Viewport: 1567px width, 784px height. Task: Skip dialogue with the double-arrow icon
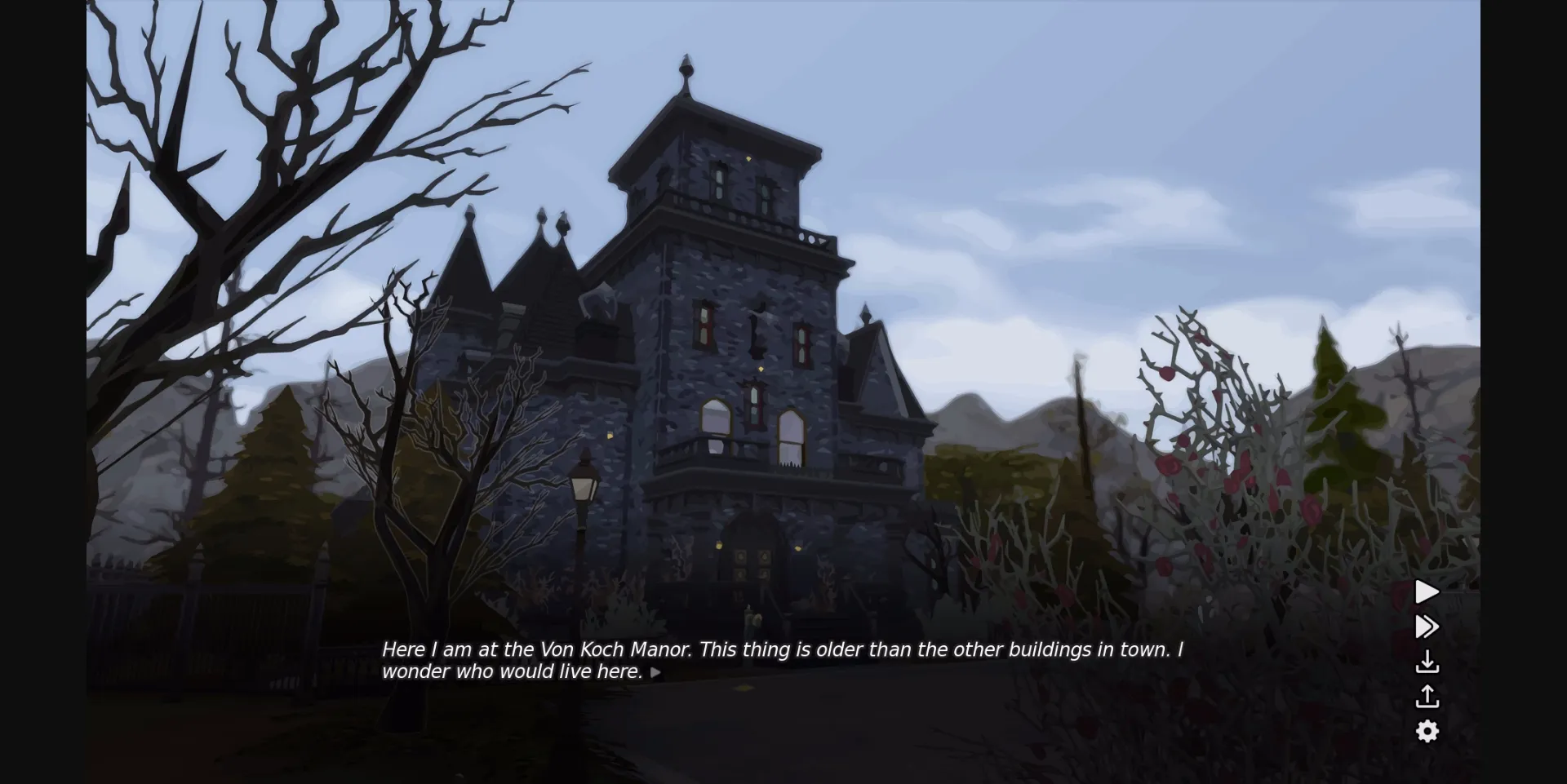pyautogui.click(x=1426, y=627)
